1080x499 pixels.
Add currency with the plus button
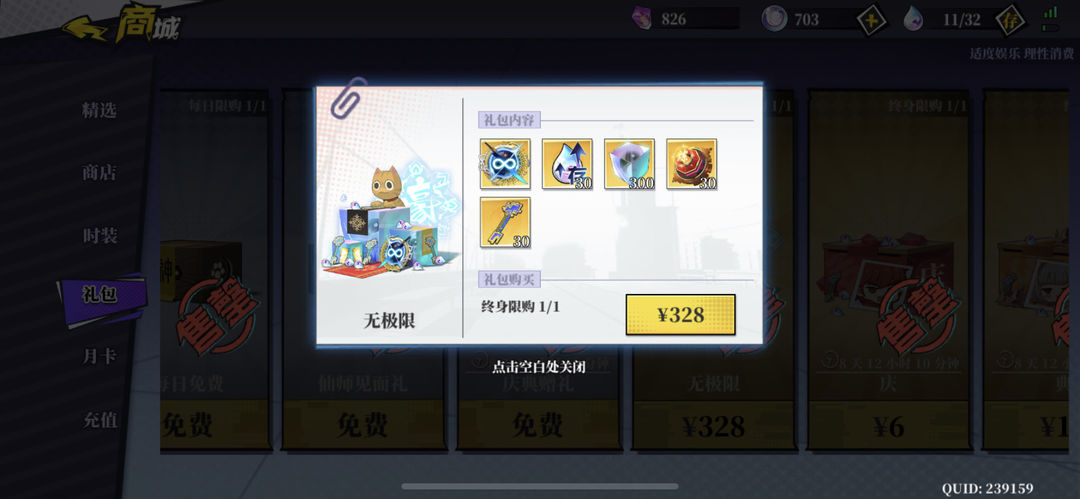point(872,19)
